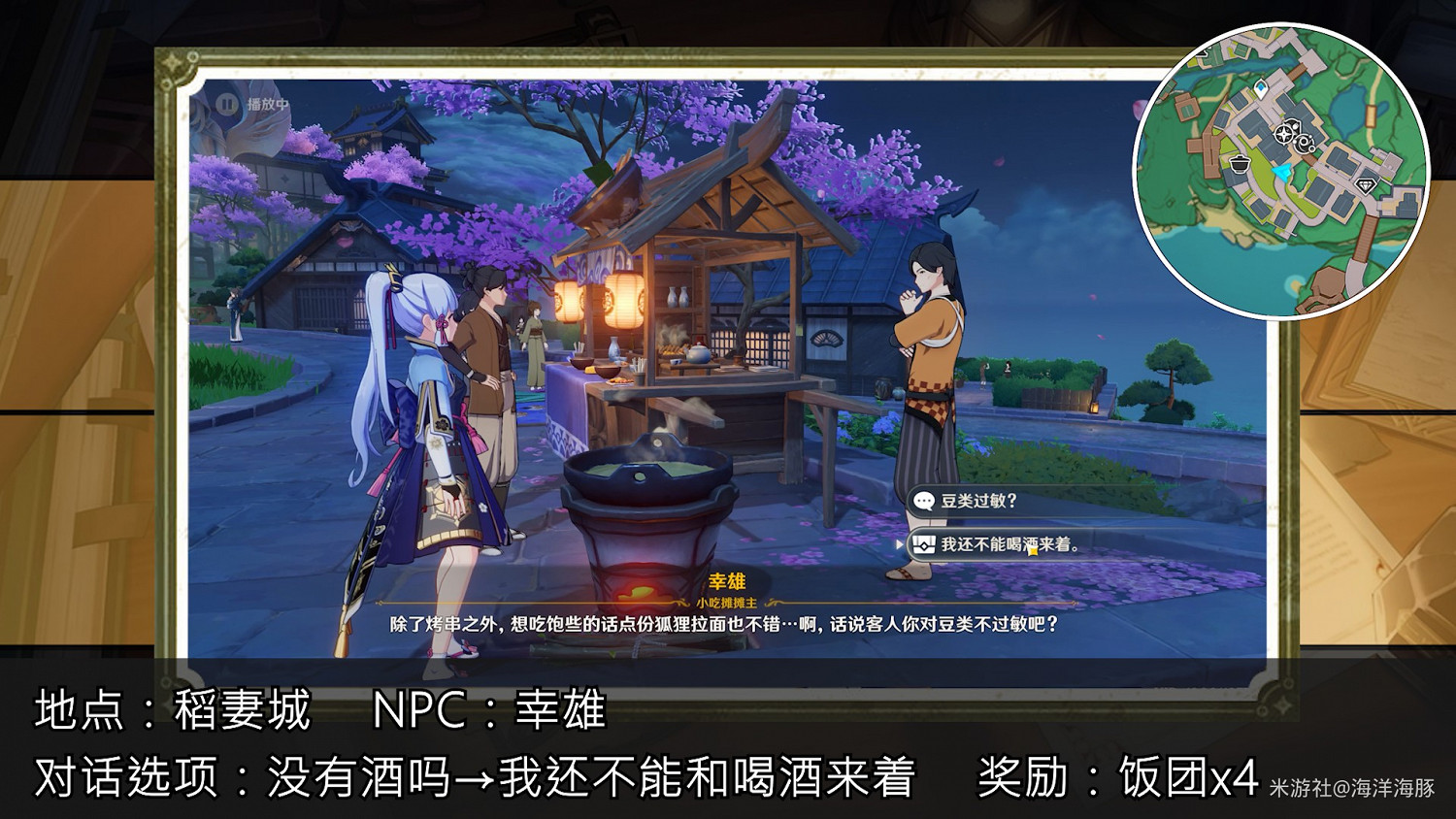Click the swirl landmark icon beside the compass star
This screenshot has height=819, width=1456.
pyautogui.click(x=1303, y=144)
